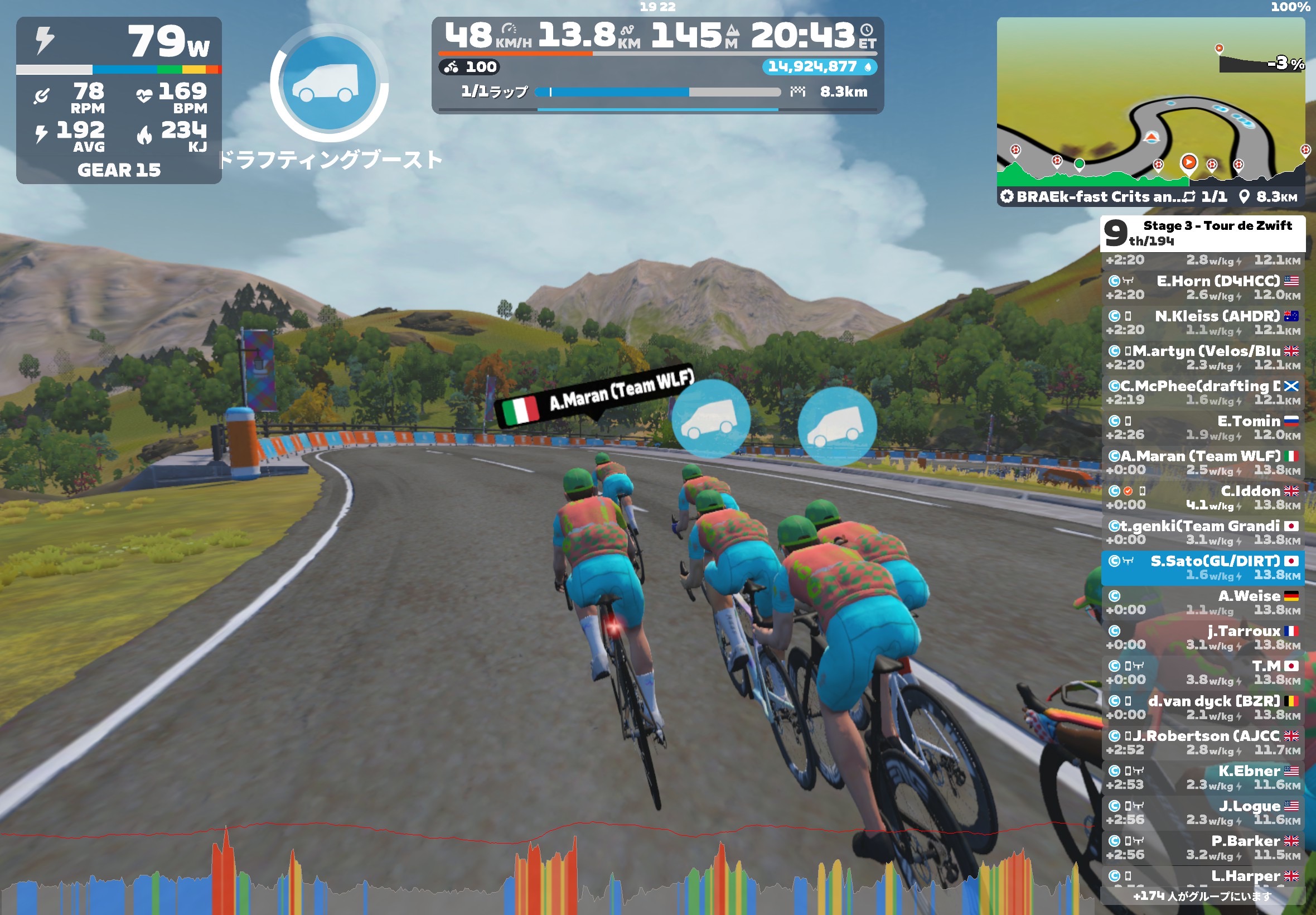This screenshot has width=1316, height=915.
Task: Pick rider T.M in the list
Action: click(x=1202, y=672)
